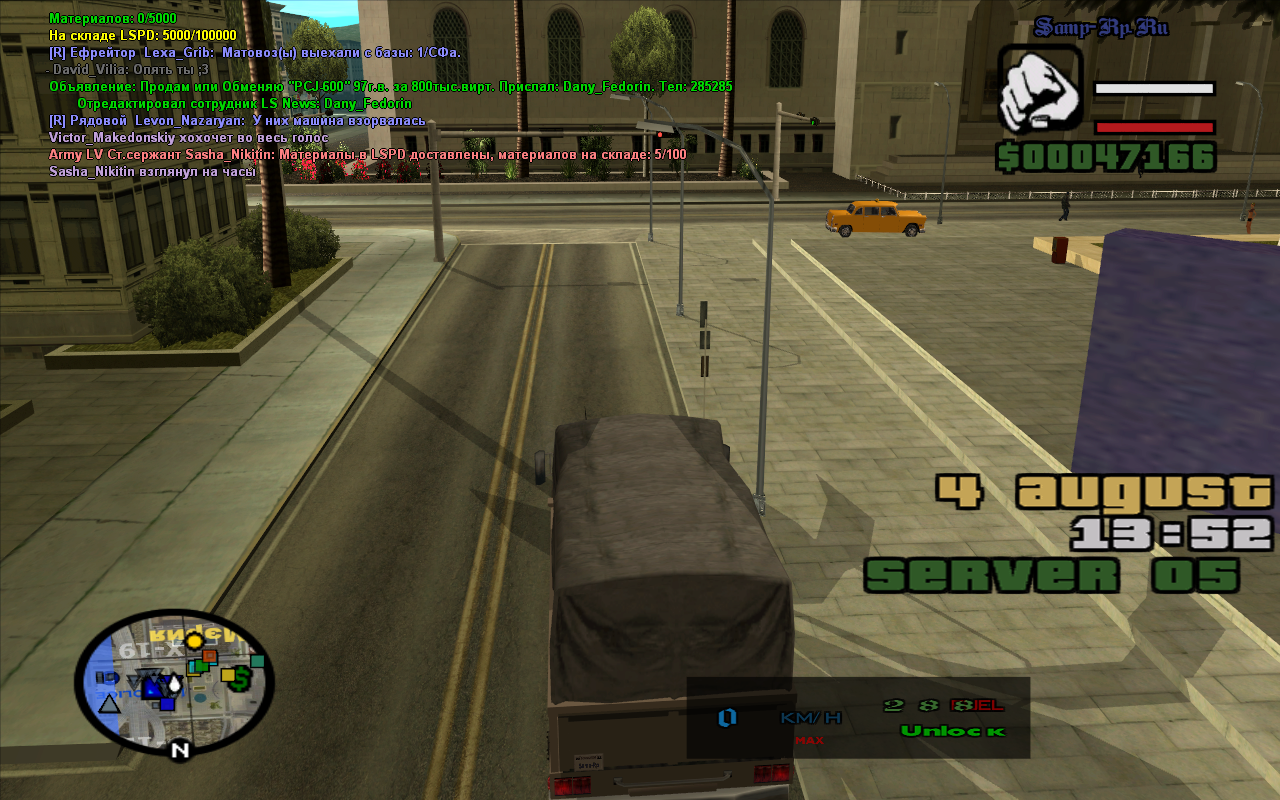Click the north N indicator on the radar
This screenshot has height=800, width=1280.
179,749
